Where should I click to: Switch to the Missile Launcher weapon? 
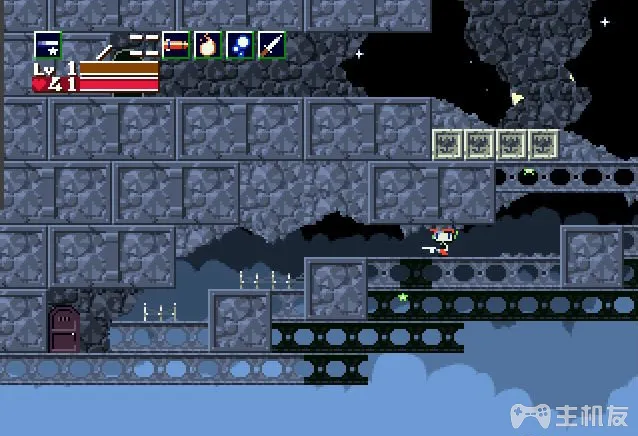(176, 45)
